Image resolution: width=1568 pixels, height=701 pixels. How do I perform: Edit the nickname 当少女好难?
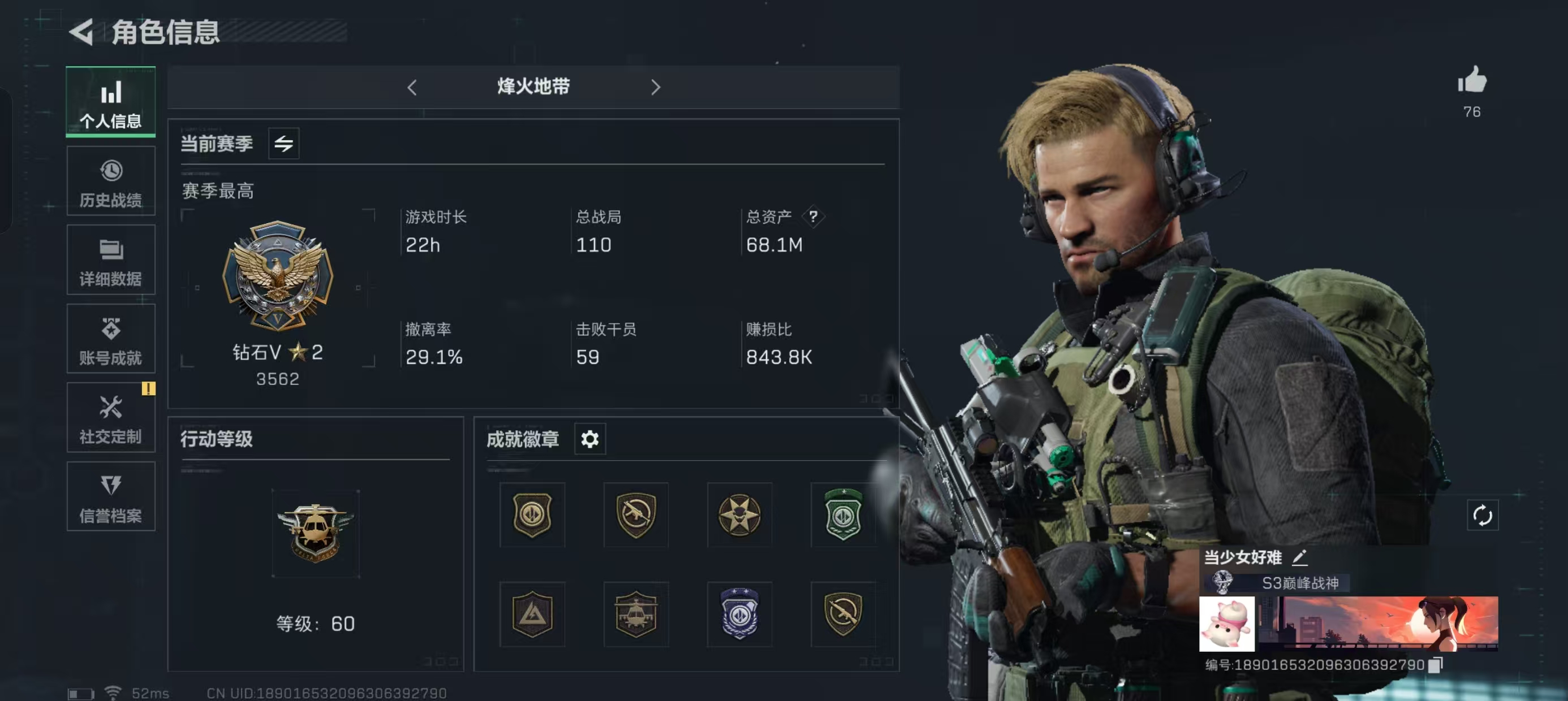(1298, 558)
